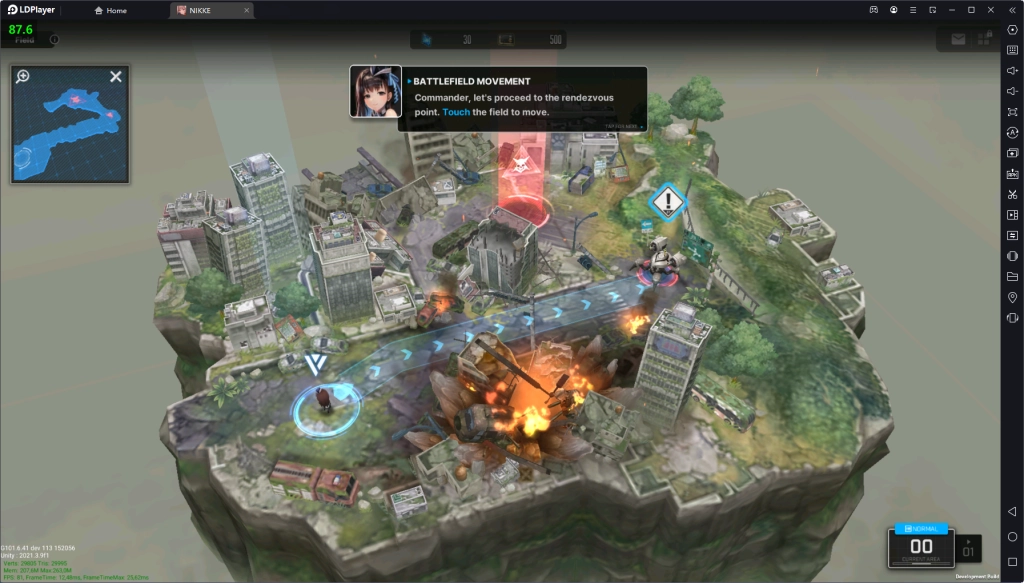Image resolution: width=1024 pixels, height=583 pixels.
Task: Close the NIKKE emulator tab
Action: (245, 10)
